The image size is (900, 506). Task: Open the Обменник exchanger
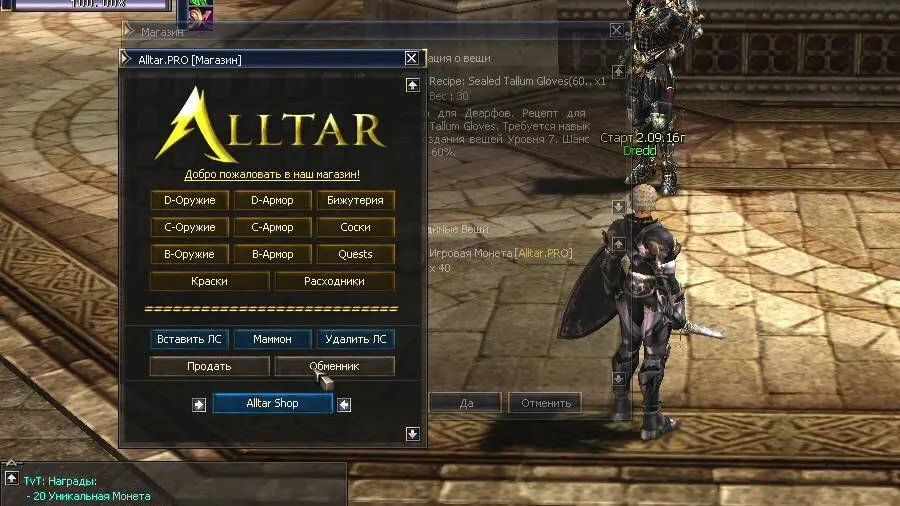pyautogui.click(x=334, y=366)
